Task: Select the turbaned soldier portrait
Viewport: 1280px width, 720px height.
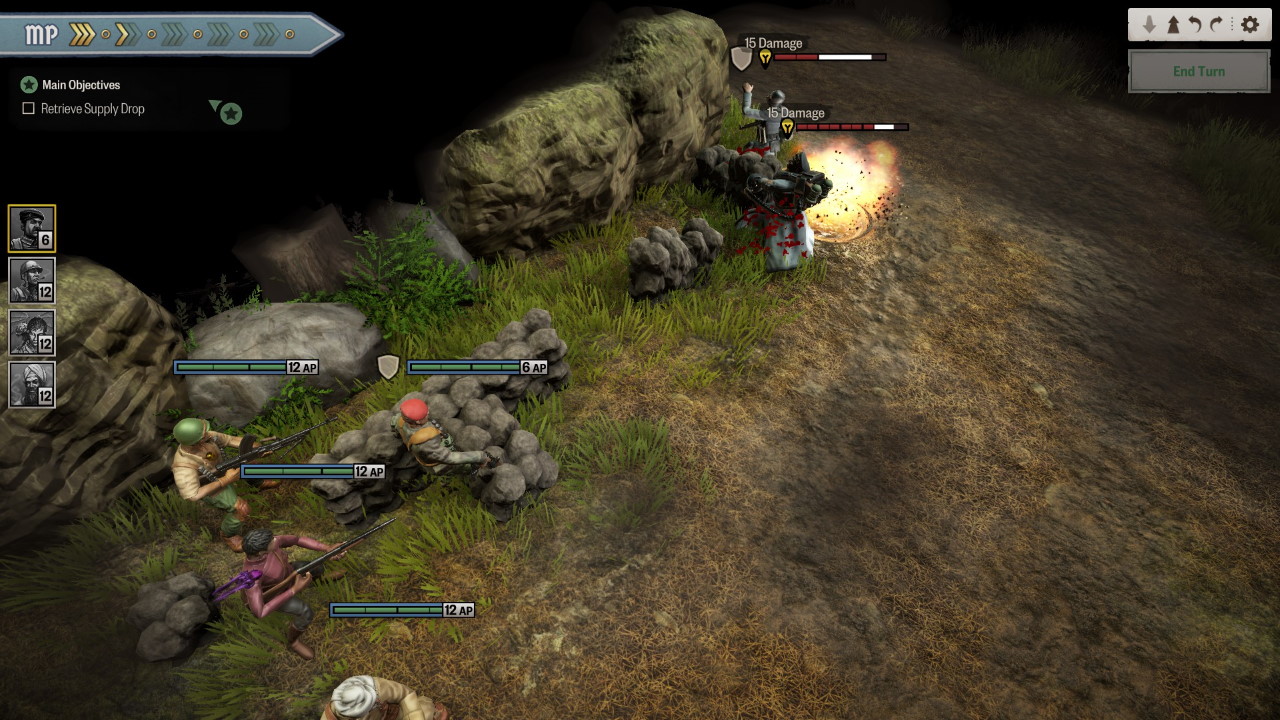Action: point(32,384)
